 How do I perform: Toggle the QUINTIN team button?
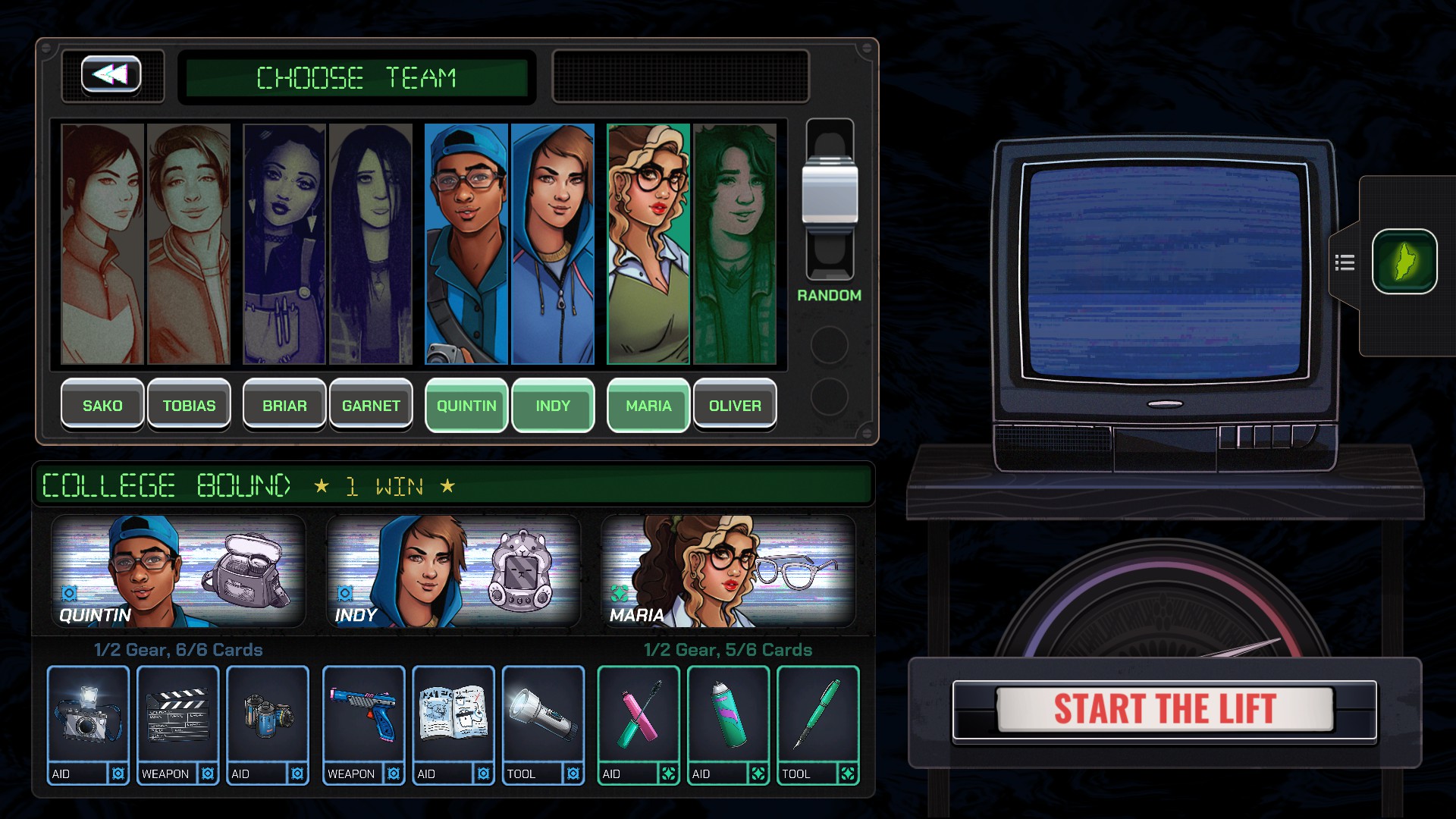466,406
